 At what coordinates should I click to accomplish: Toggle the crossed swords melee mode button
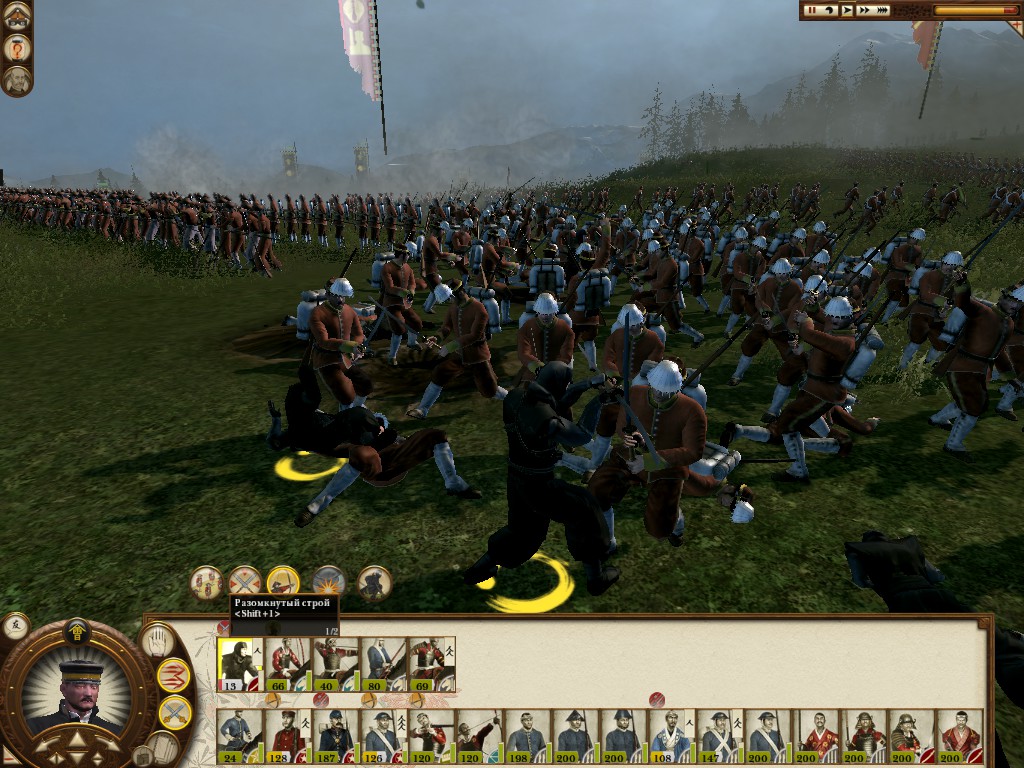[x=174, y=712]
